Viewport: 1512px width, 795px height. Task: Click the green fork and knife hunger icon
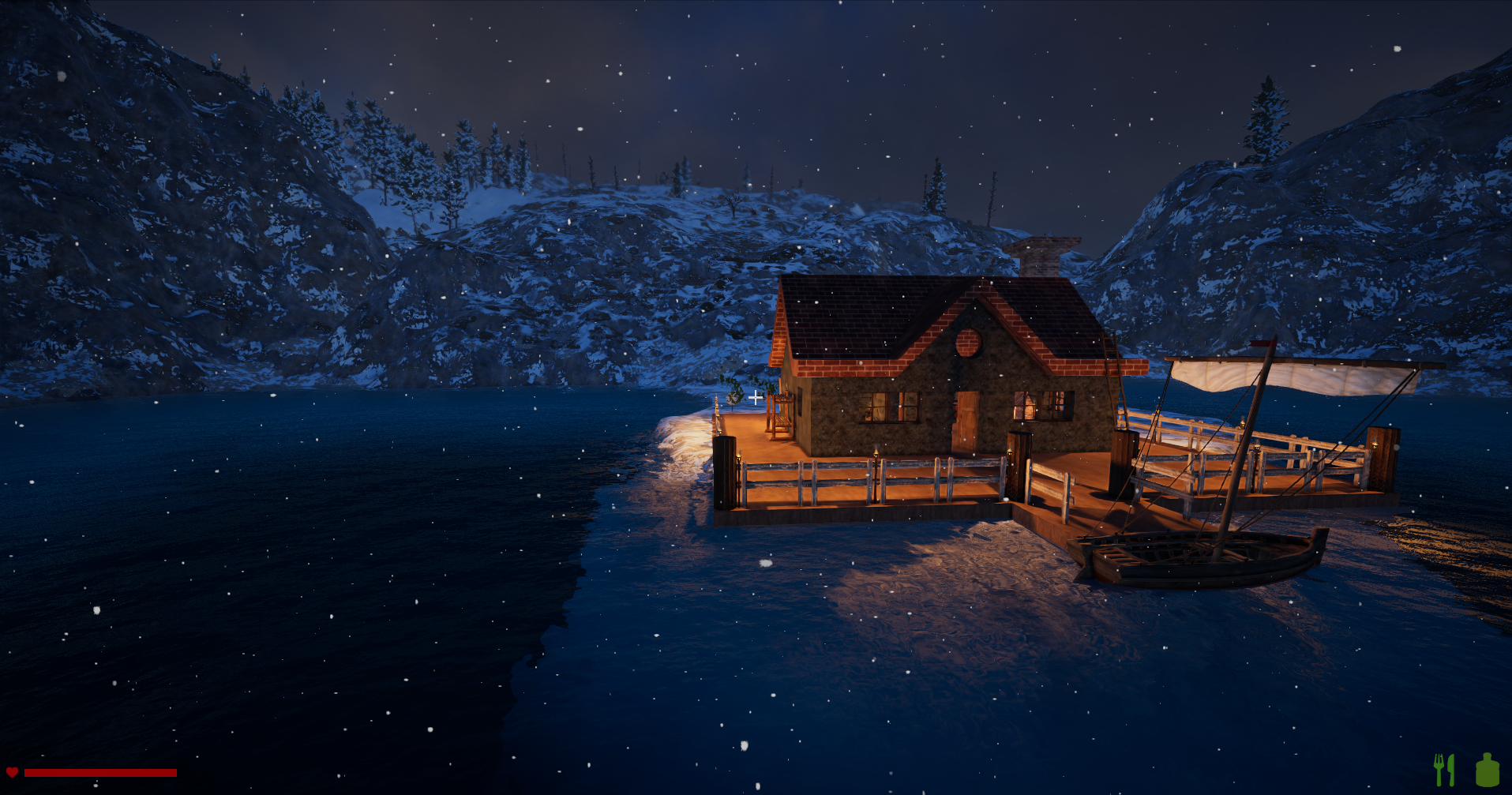pos(1444,770)
